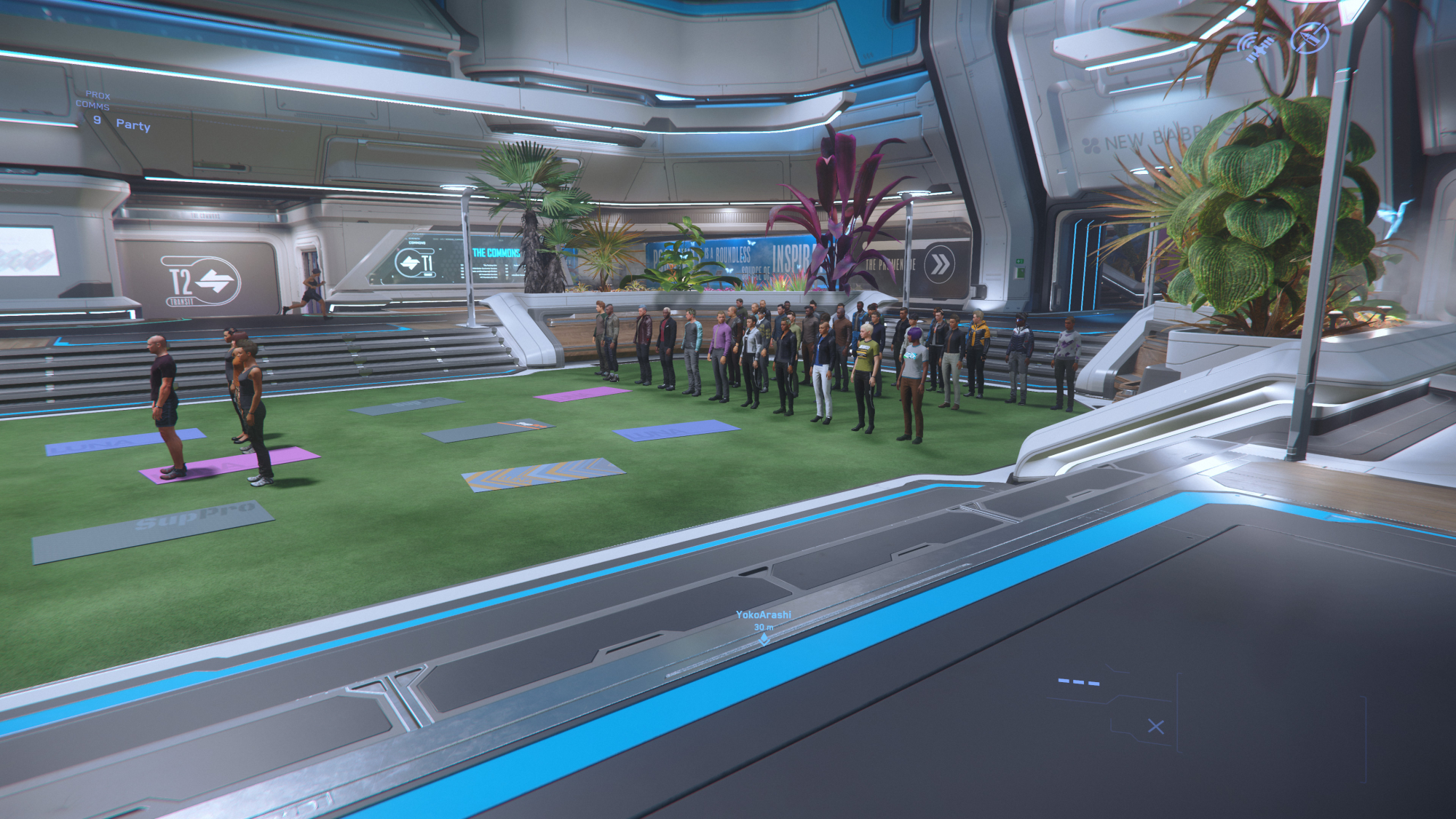This screenshot has height=819, width=1456.
Task: Select the Party channel in Prox Comms
Action: click(132, 124)
